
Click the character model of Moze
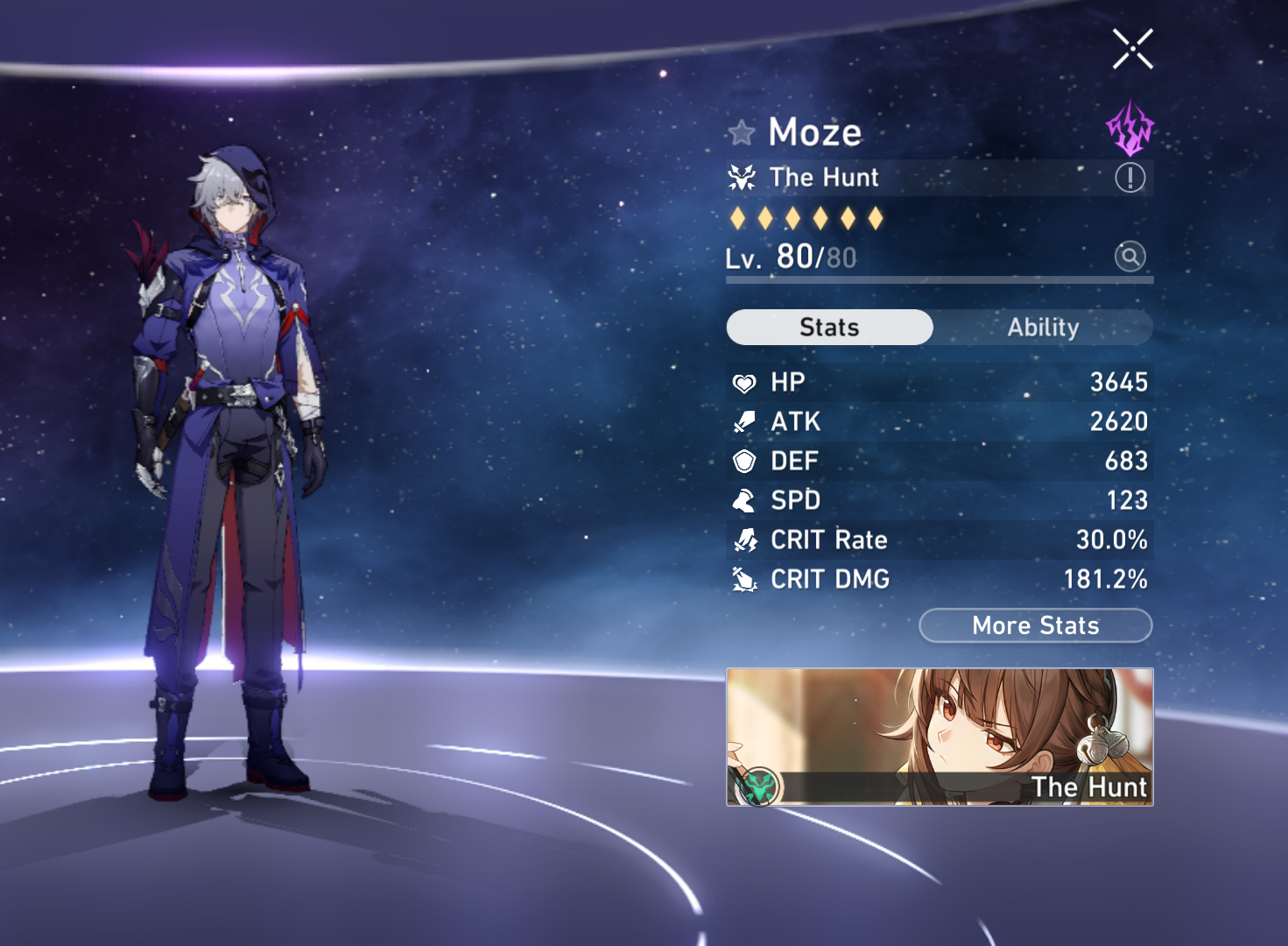[x=232, y=438]
